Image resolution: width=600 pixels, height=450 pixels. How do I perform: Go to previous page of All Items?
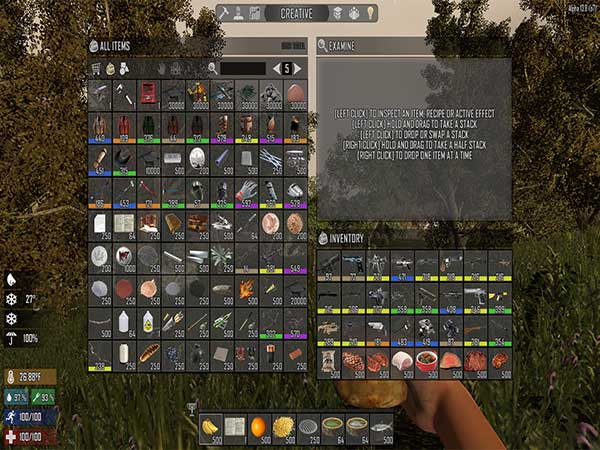(x=276, y=68)
